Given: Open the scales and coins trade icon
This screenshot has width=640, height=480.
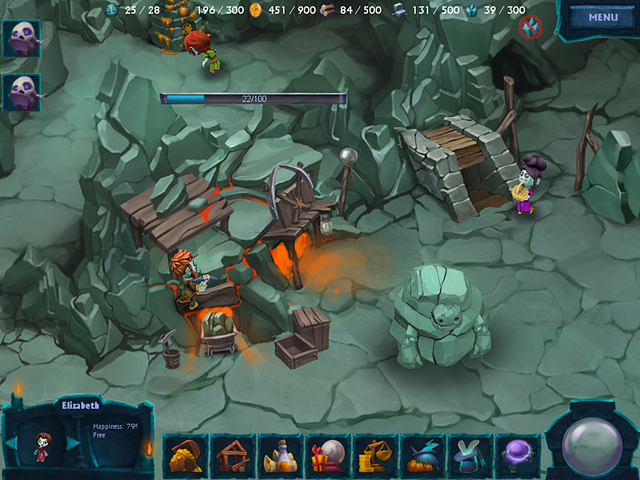Looking at the screenshot, I should [375, 456].
